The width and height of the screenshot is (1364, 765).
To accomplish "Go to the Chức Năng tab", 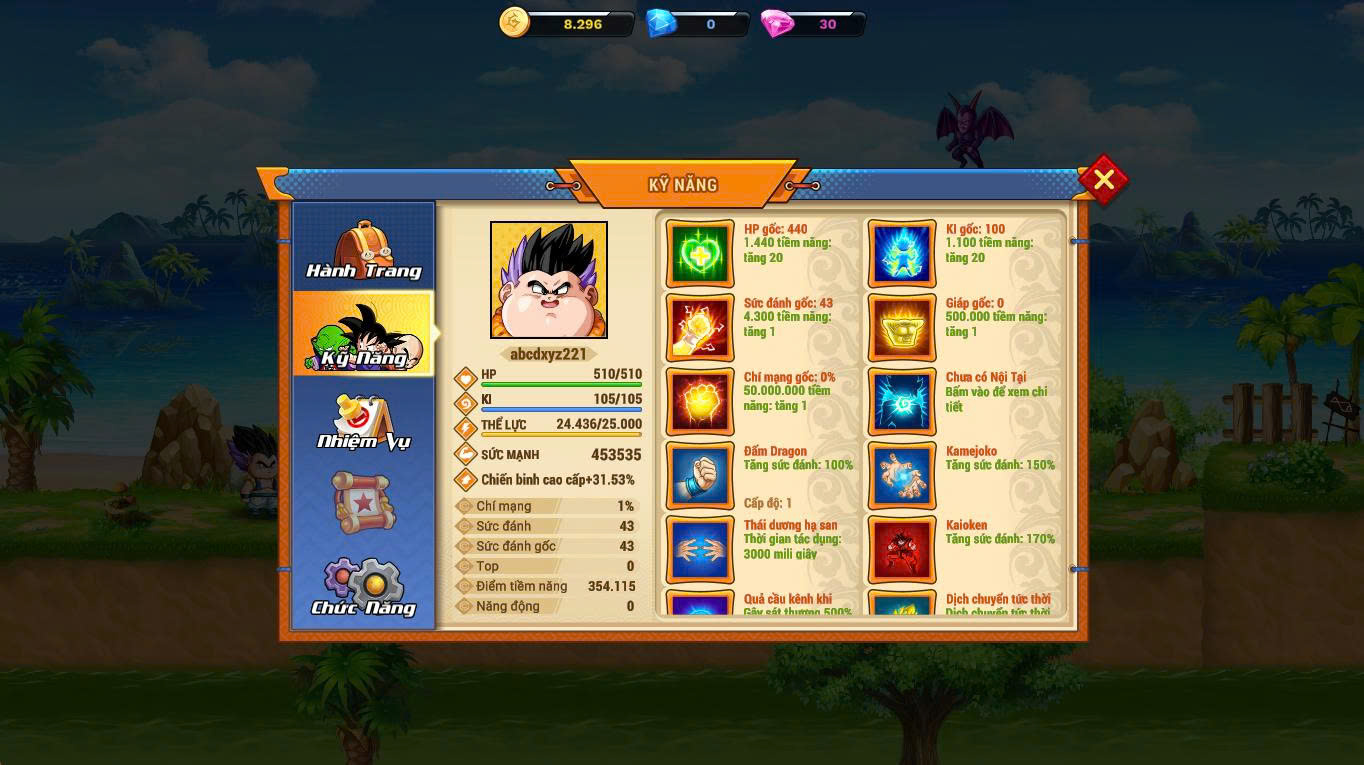I will (363, 587).
